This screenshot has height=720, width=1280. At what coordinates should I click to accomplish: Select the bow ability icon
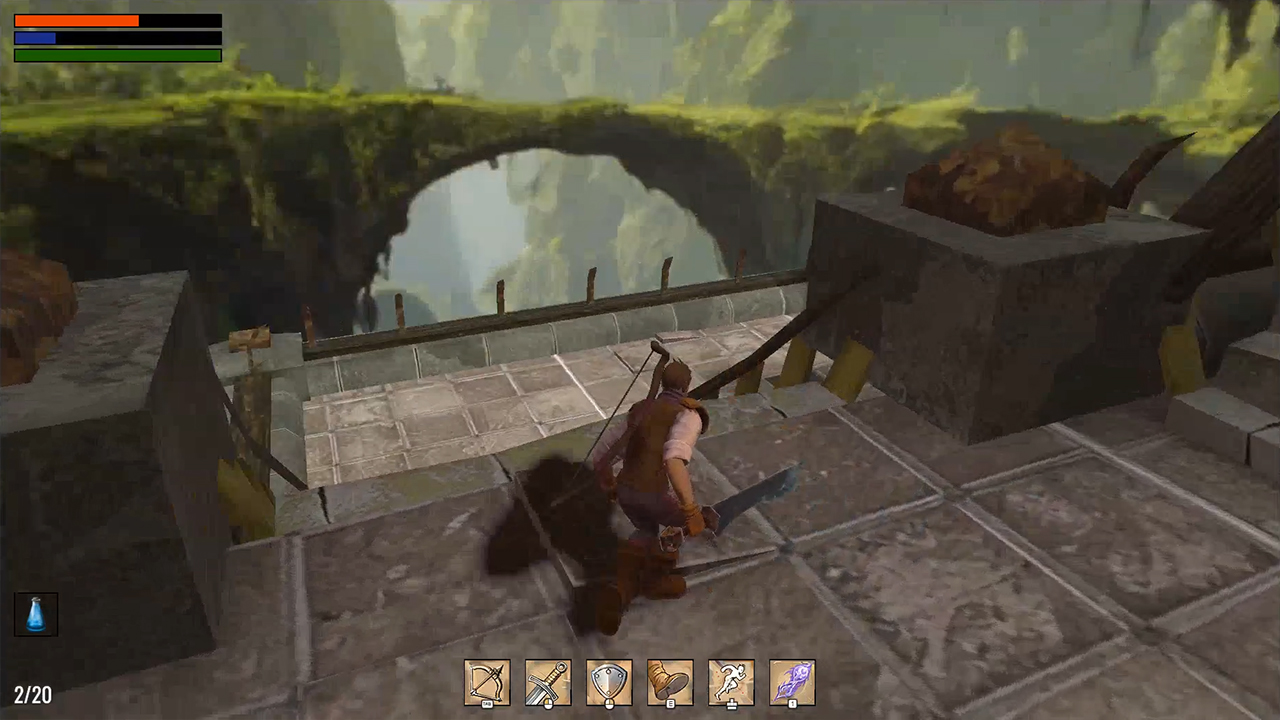(487, 680)
